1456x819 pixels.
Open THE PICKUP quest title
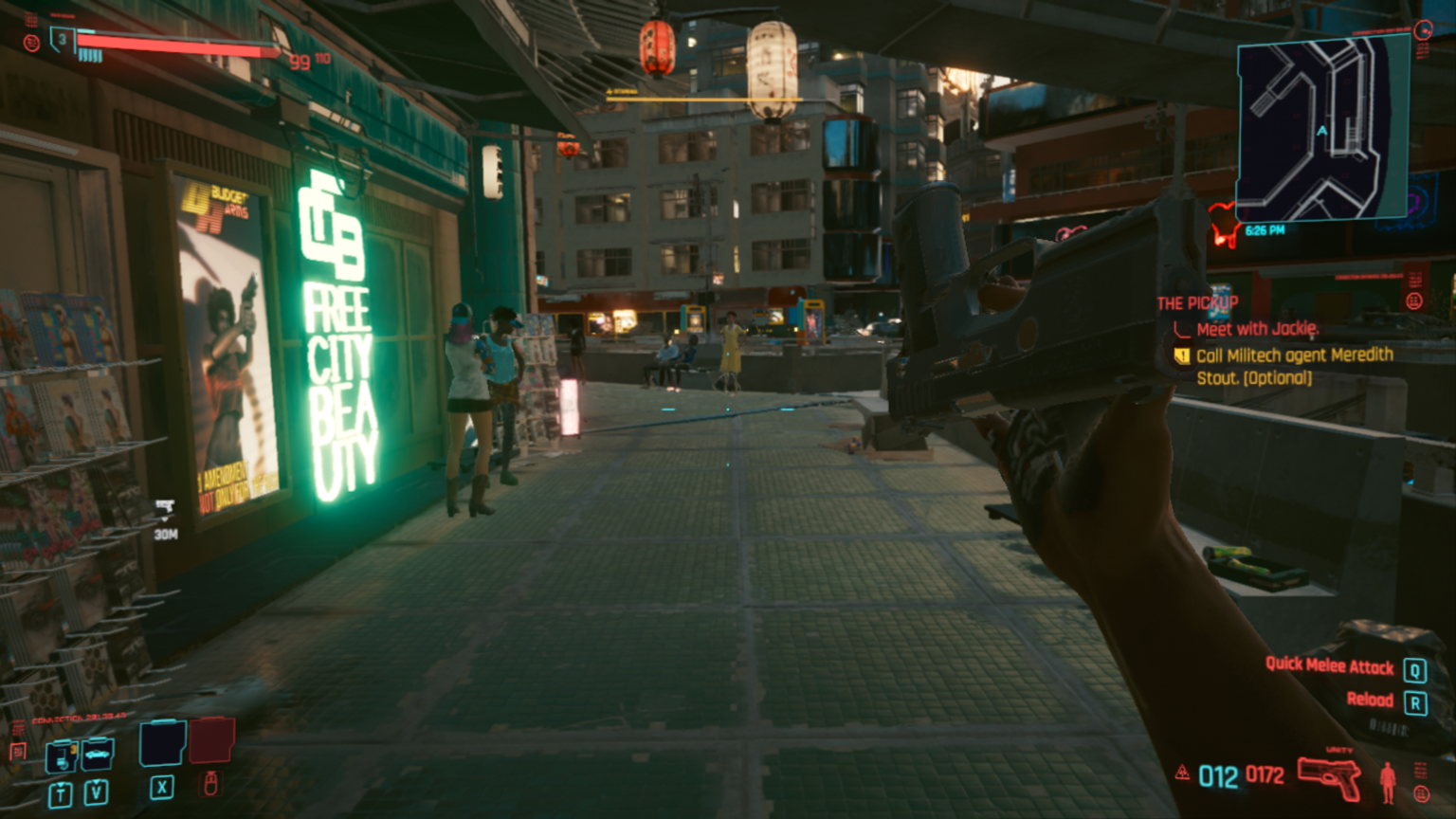(x=1196, y=303)
